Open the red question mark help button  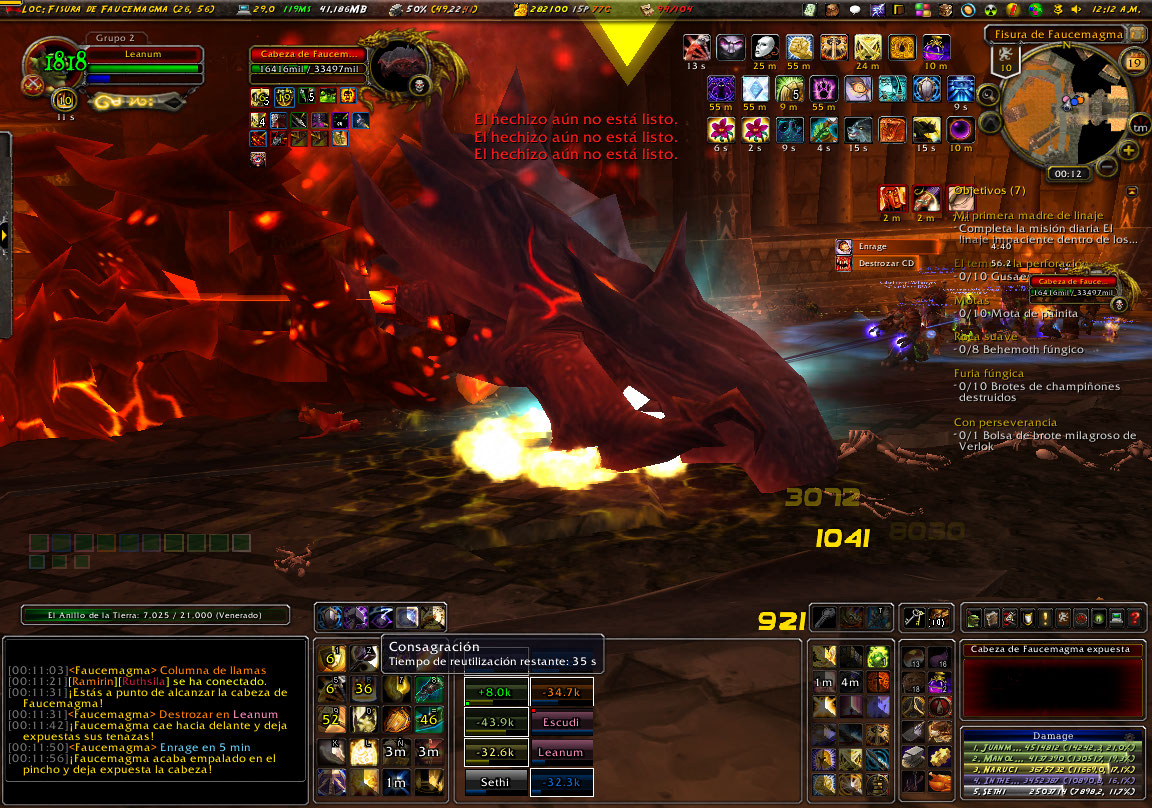[x=1134, y=619]
